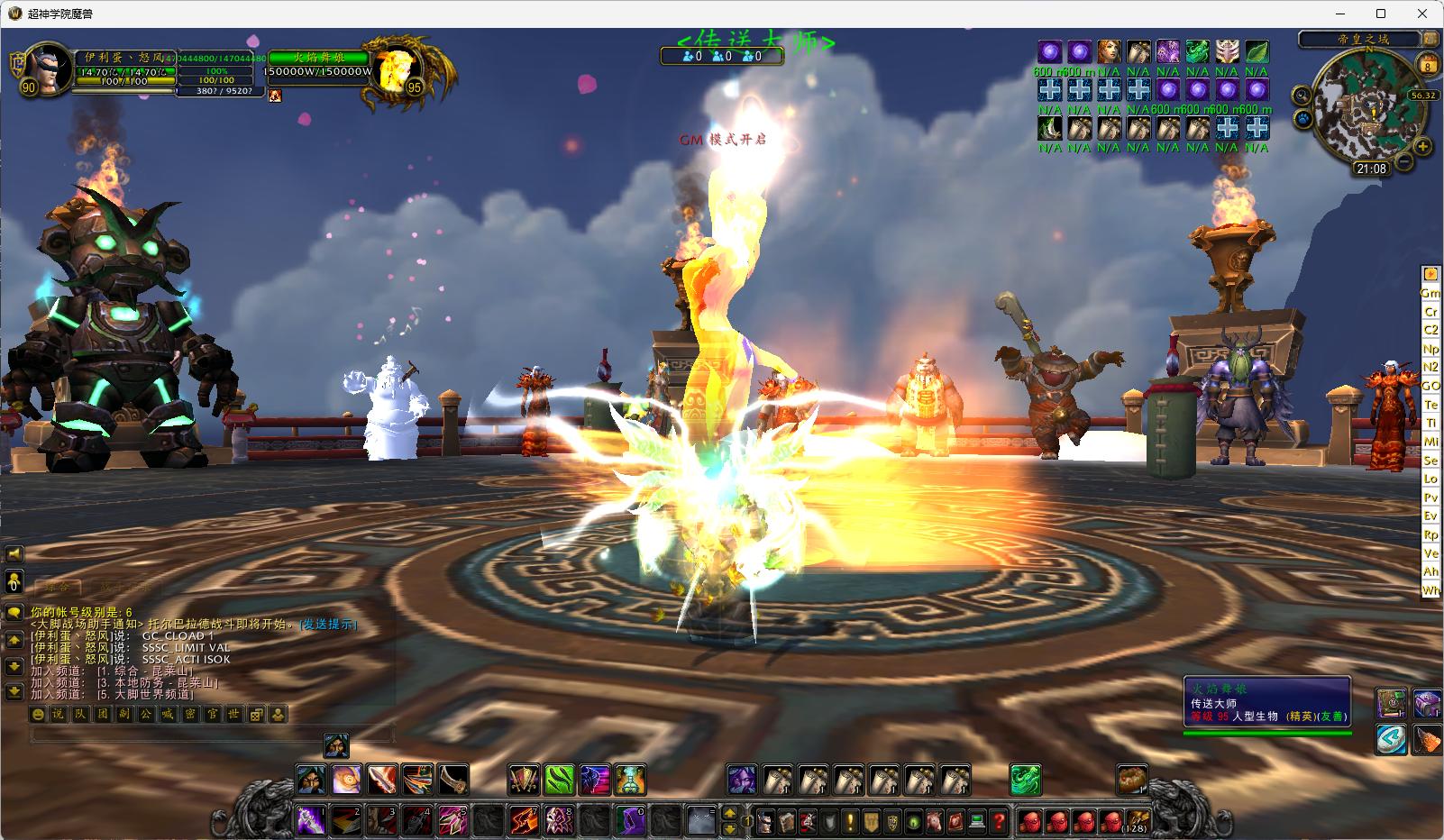Select the 喊 yell channel button
The width and height of the screenshot is (1444, 840).
[168, 715]
